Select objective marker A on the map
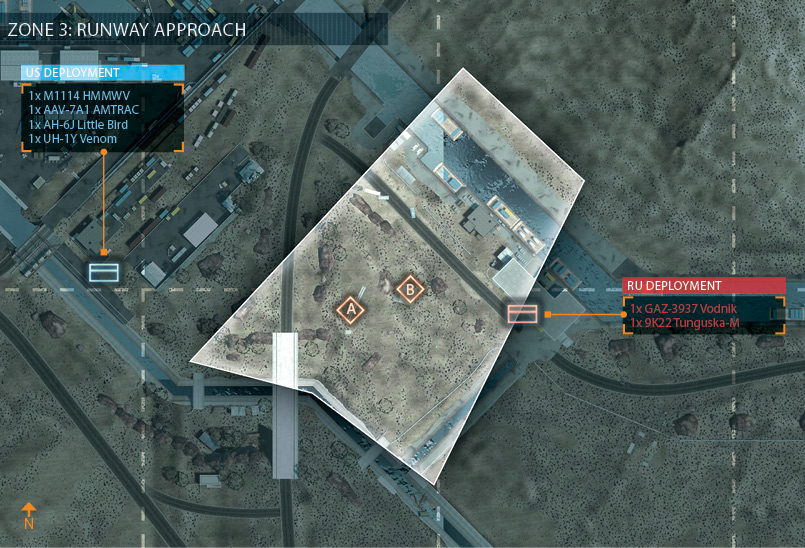 click(x=351, y=310)
